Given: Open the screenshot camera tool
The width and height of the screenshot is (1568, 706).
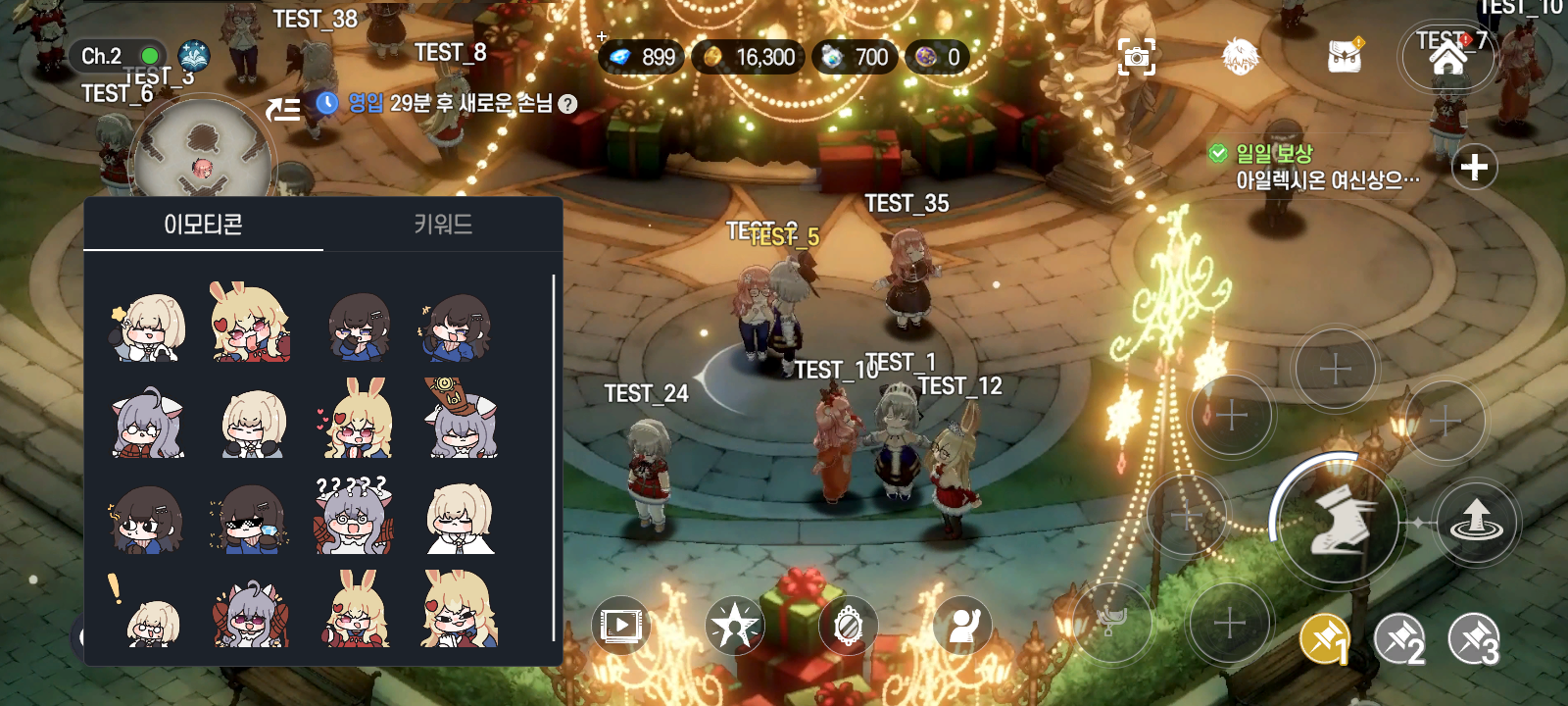Looking at the screenshot, I should point(1135,57).
